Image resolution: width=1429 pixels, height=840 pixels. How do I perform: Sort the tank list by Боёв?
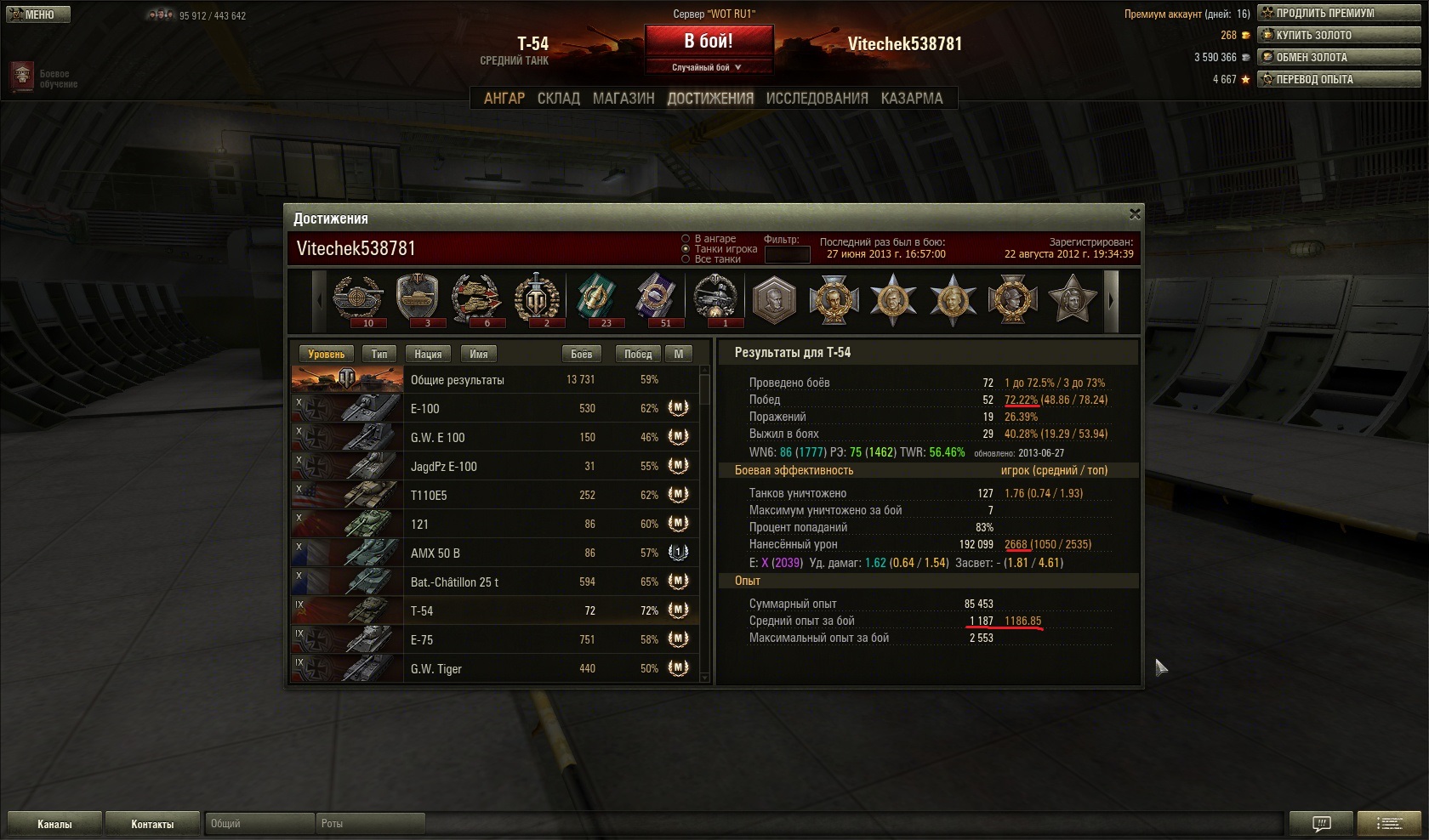point(582,354)
